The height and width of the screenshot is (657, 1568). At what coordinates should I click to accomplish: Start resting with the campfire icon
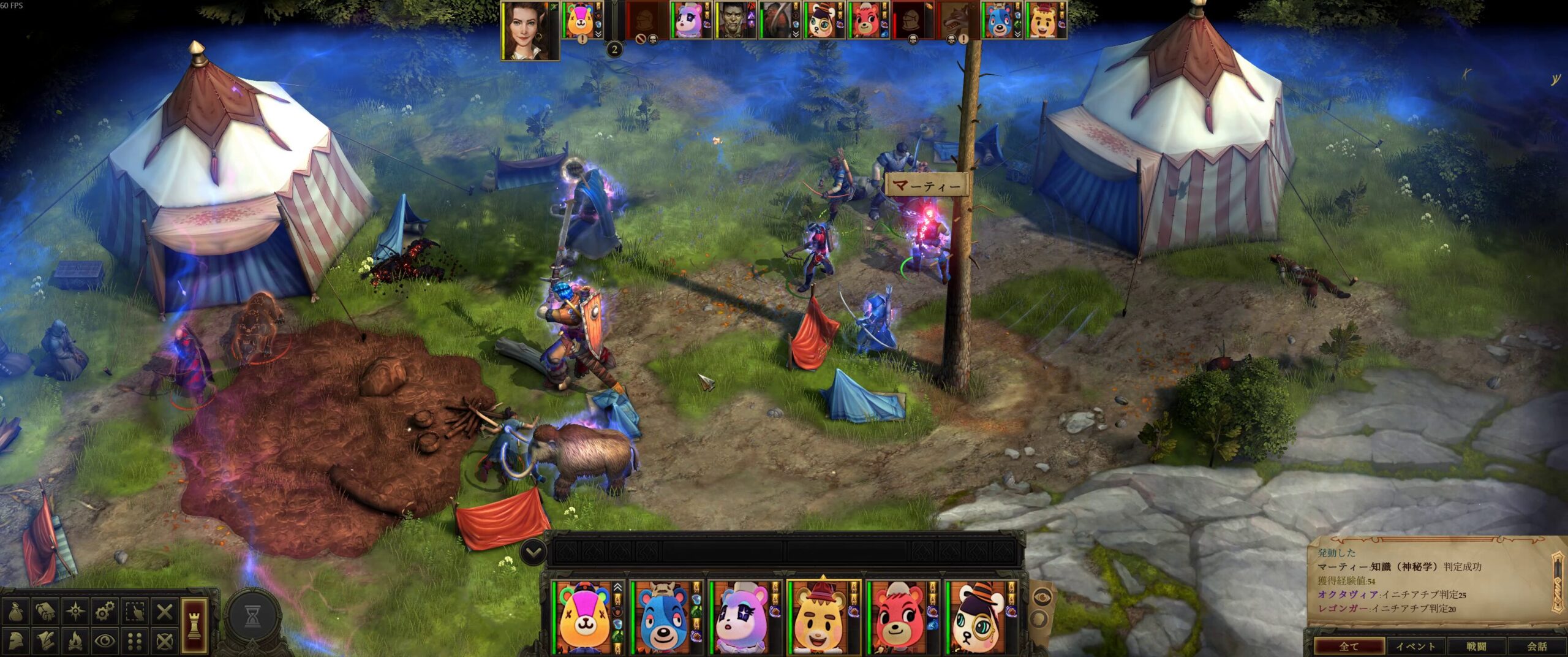(x=75, y=641)
